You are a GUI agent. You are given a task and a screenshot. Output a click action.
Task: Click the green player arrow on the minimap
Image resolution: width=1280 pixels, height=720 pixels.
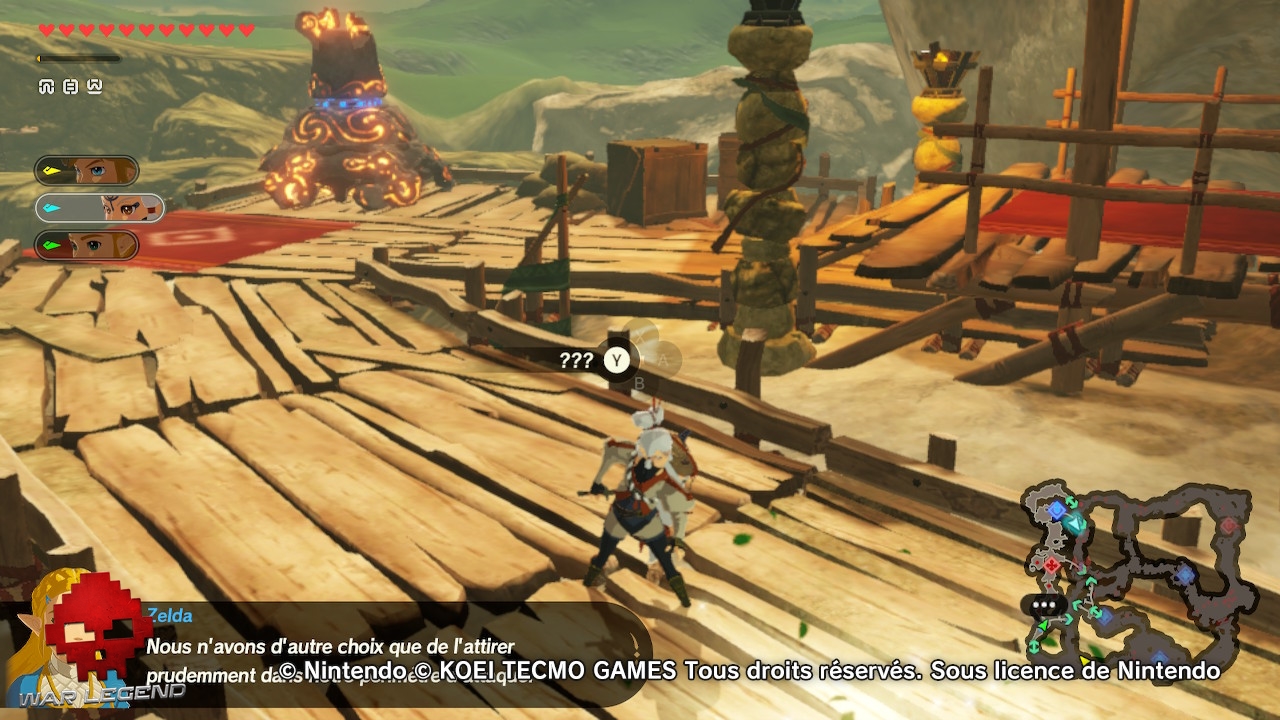[x=1044, y=625]
